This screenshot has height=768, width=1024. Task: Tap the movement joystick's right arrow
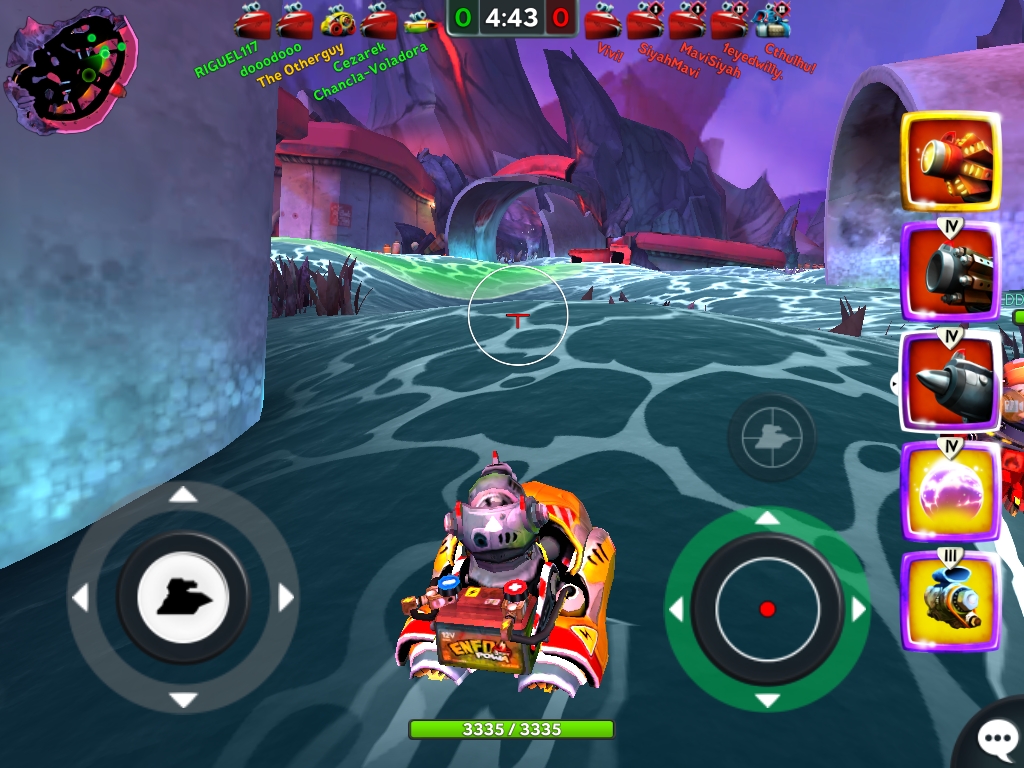point(286,598)
